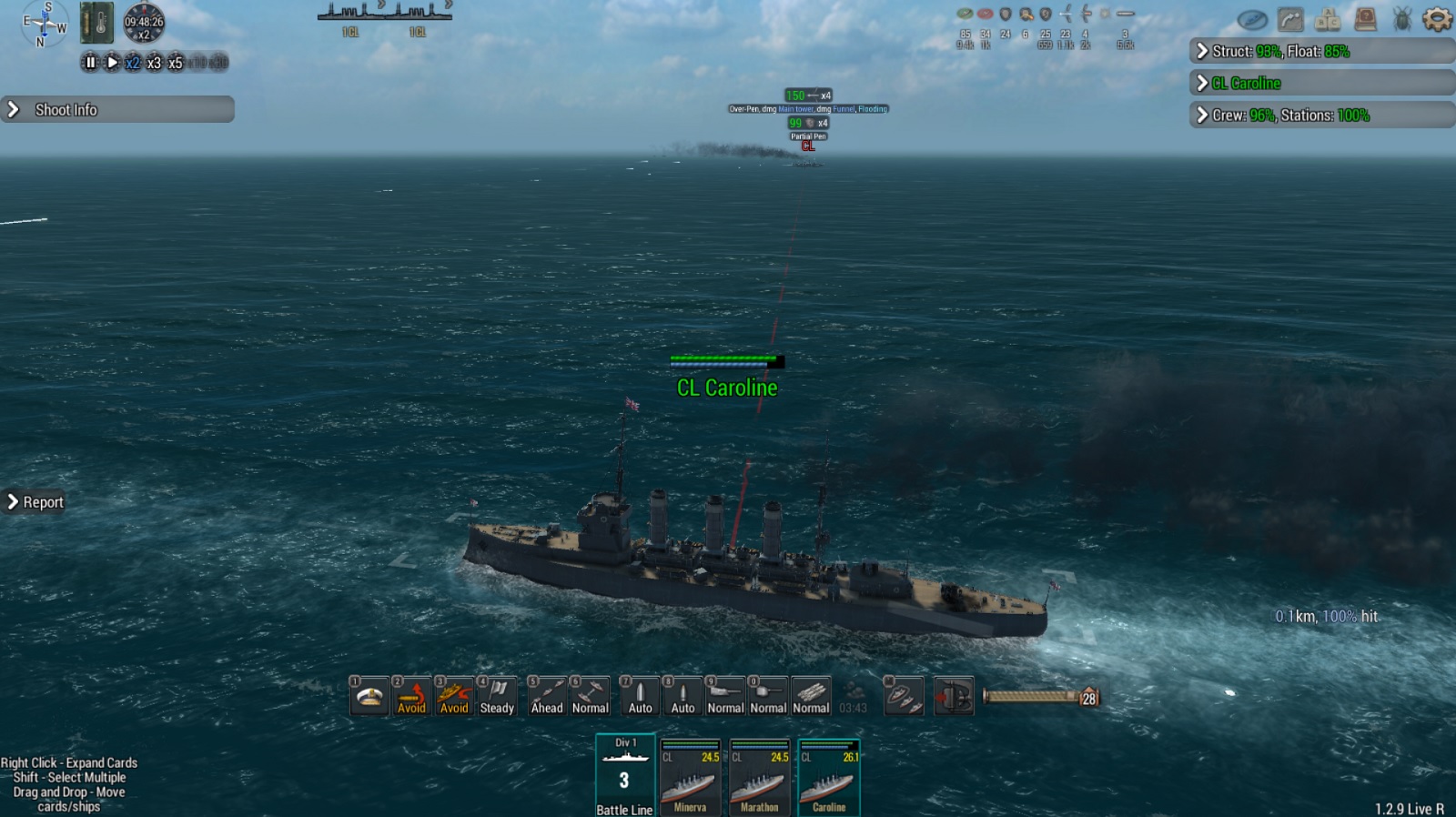Click the captain's hat command button

coord(369,697)
